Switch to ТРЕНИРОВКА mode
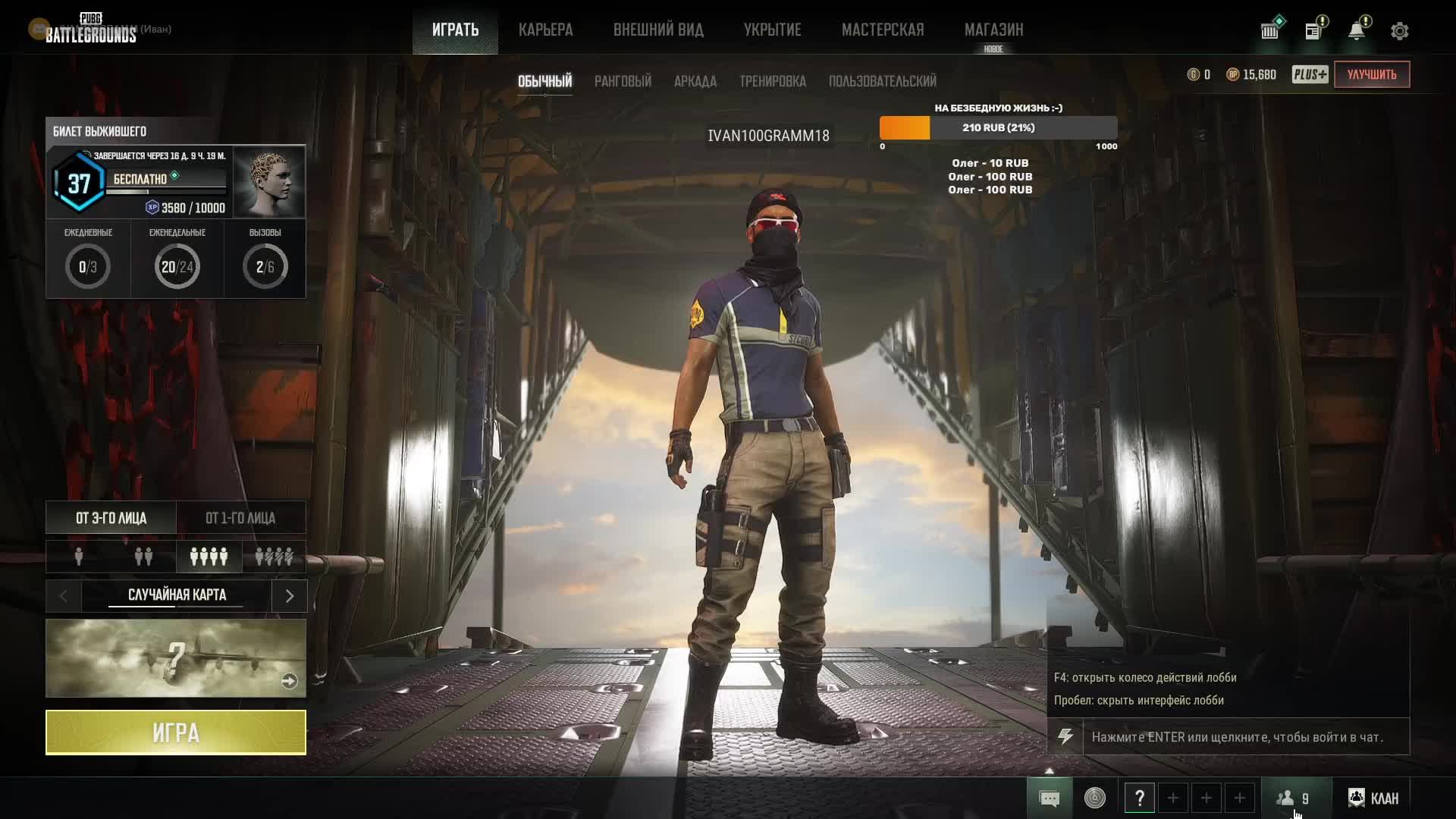 click(x=773, y=81)
